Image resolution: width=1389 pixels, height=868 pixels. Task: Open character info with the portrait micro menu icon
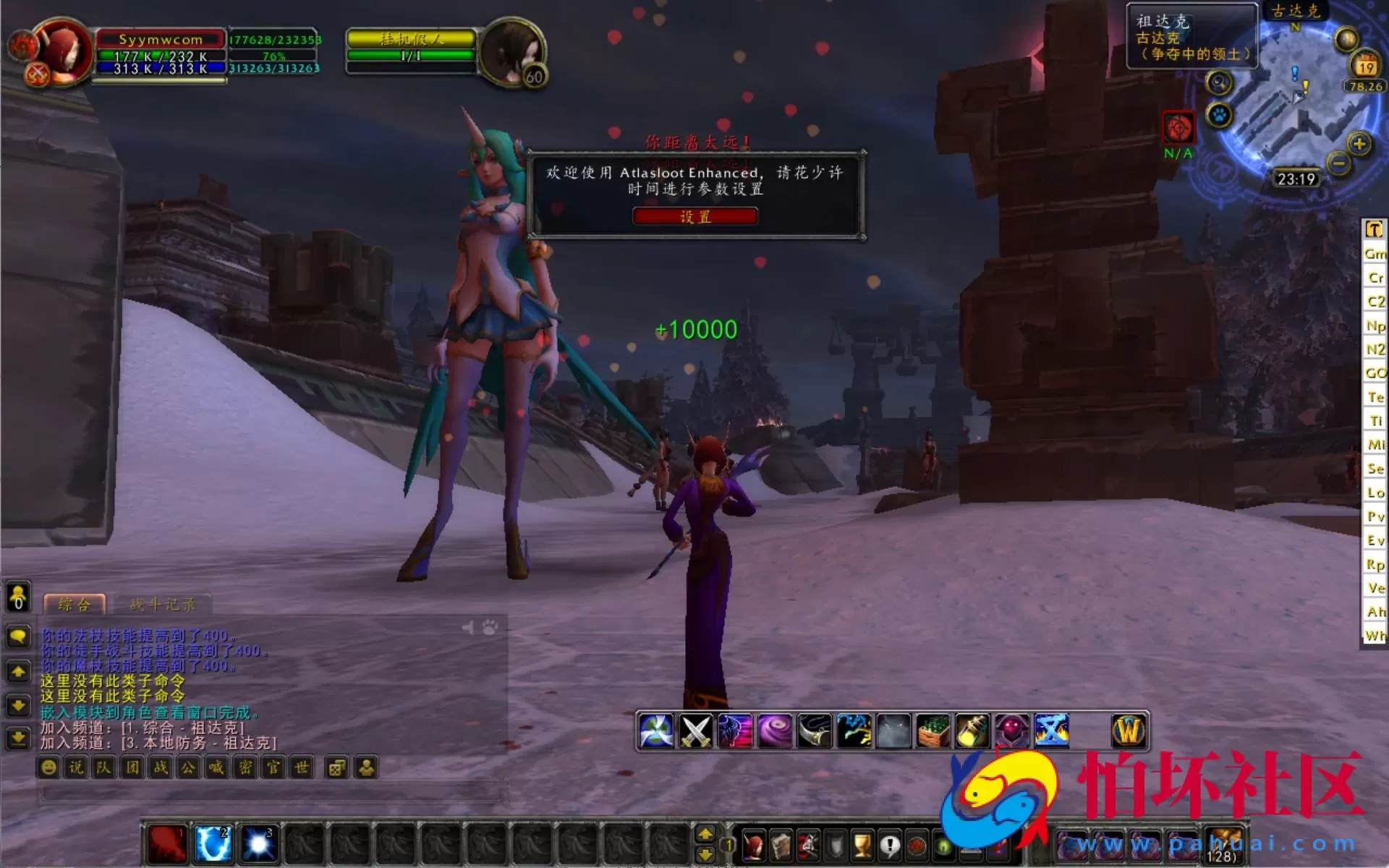(x=753, y=846)
